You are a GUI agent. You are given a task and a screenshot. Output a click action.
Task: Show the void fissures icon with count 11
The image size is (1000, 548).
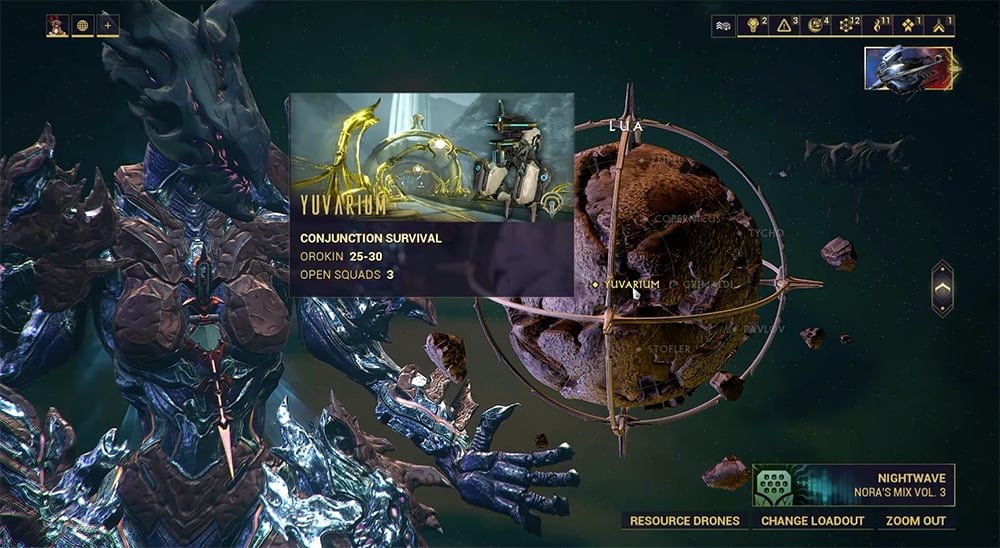(880, 26)
